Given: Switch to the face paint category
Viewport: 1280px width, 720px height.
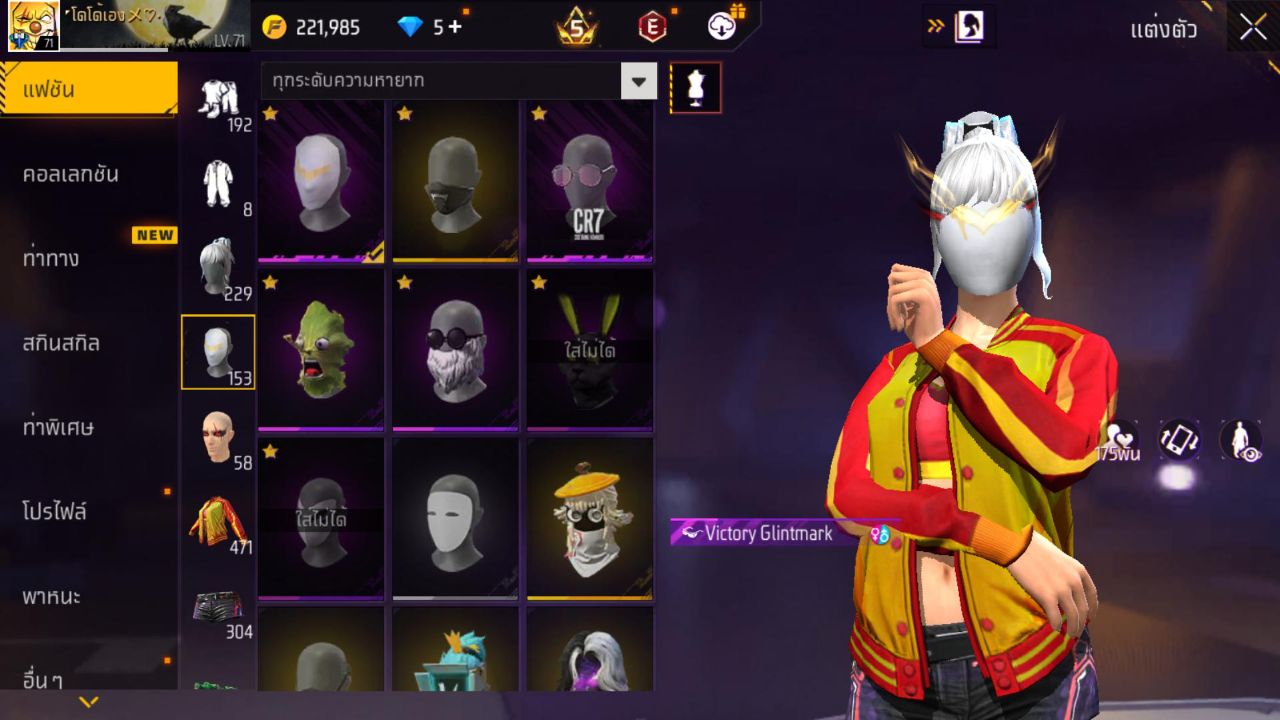Looking at the screenshot, I should [218, 438].
